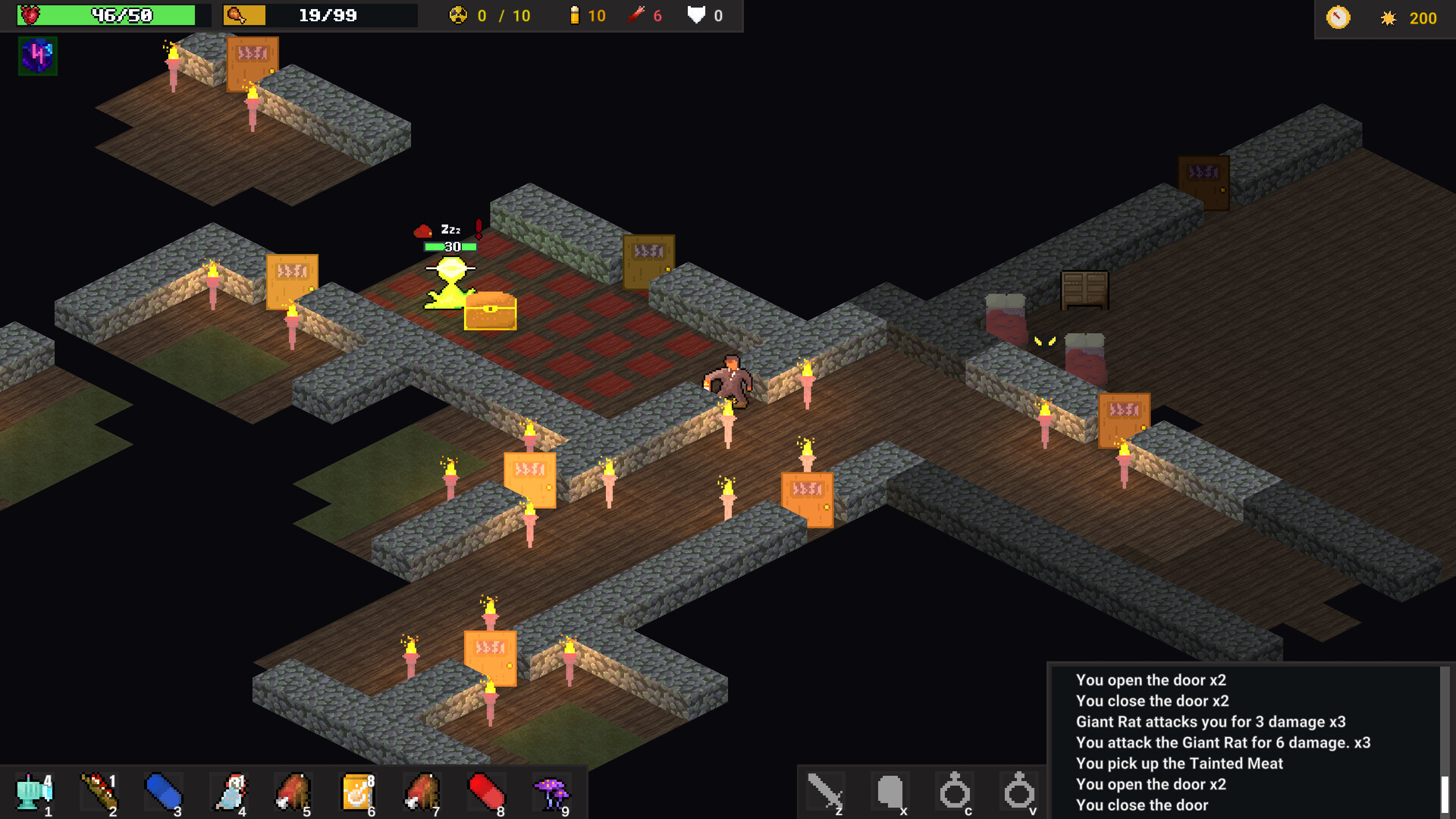1456x819 pixels.
Task: Click the armor equipment slot
Action: pyautogui.click(x=890, y=792)
